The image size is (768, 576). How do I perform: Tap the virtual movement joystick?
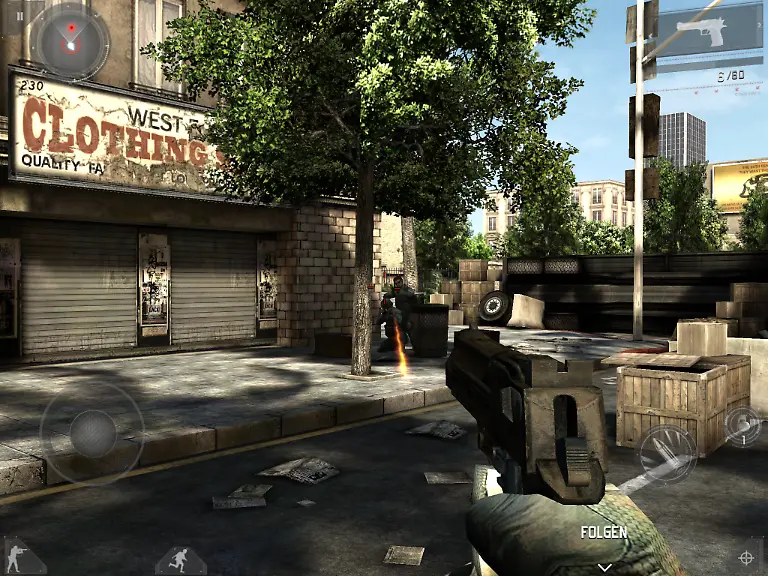pyautogui.click(x=92, y=432)
